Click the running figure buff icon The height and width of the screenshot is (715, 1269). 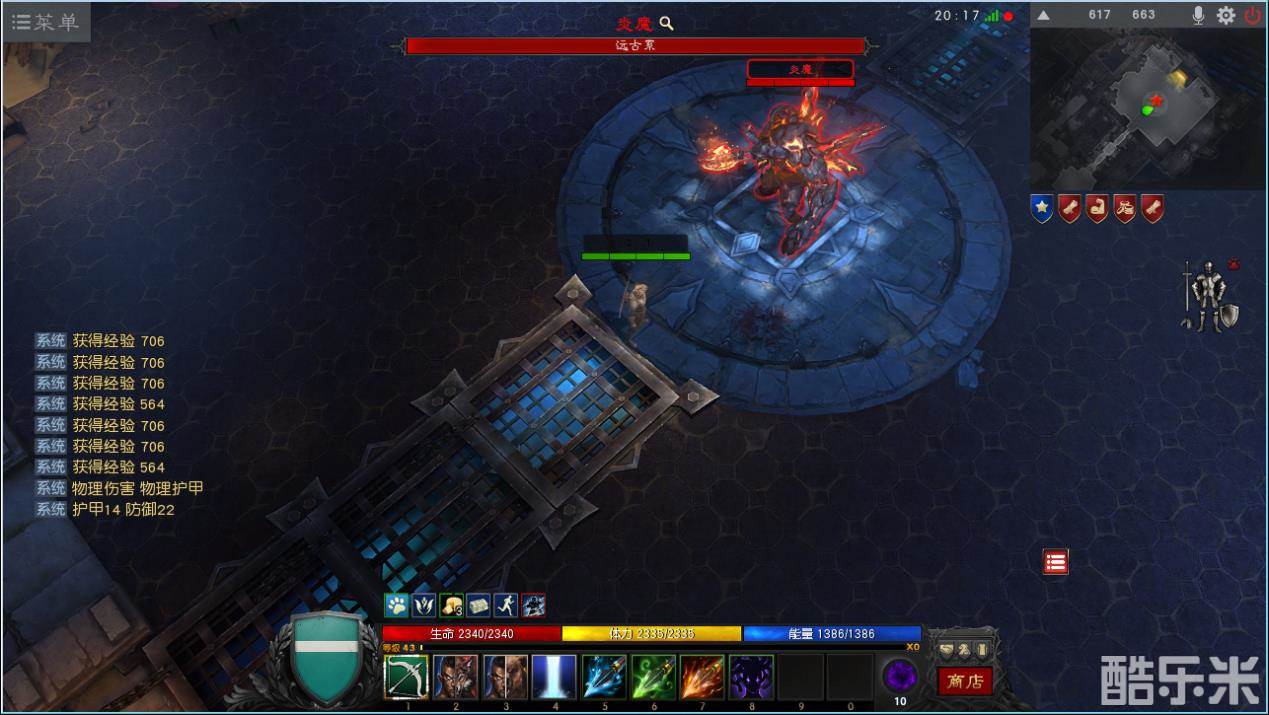pyautogui.click(x=506, y=605)
